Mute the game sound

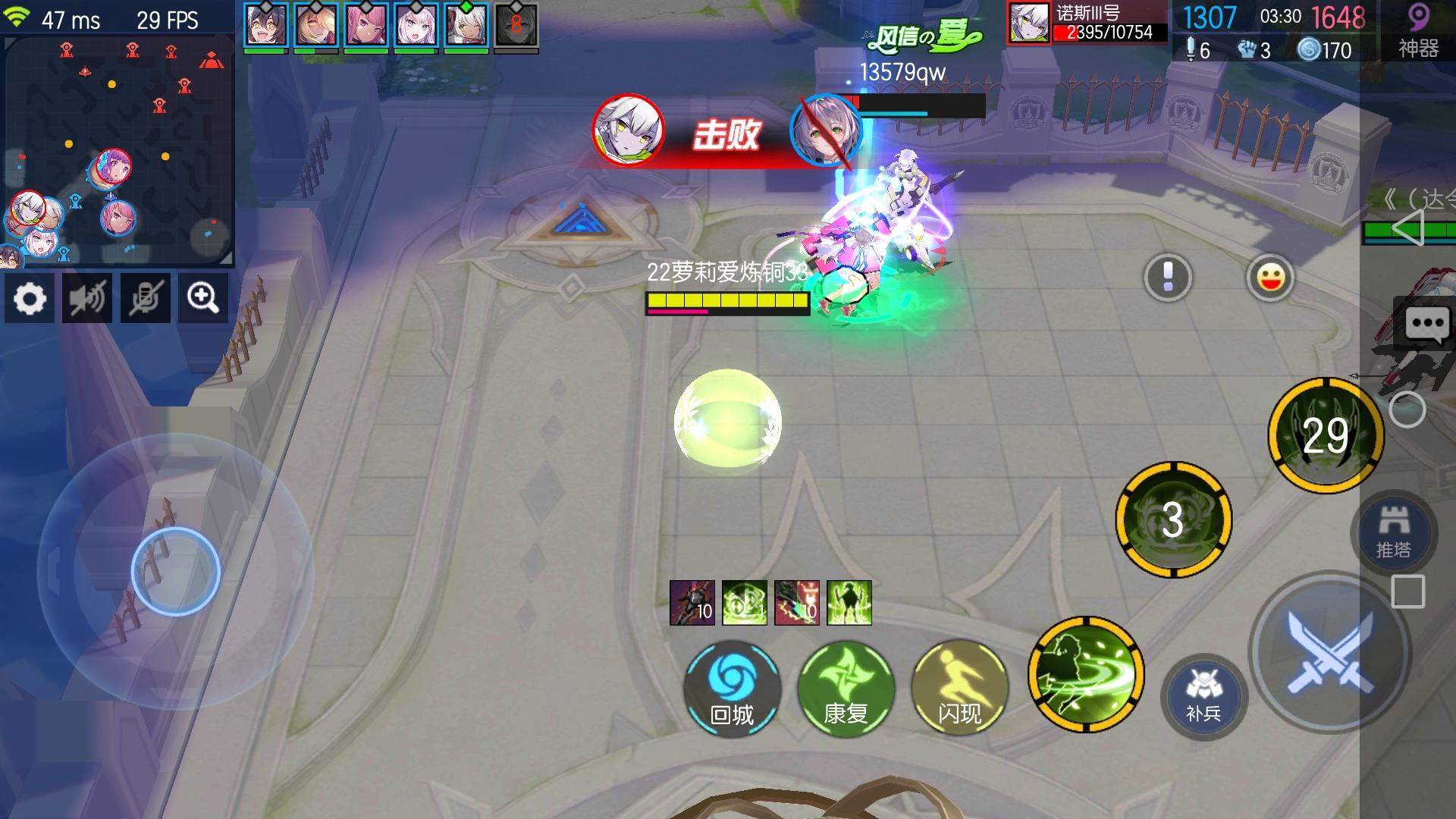coord(86,297)
